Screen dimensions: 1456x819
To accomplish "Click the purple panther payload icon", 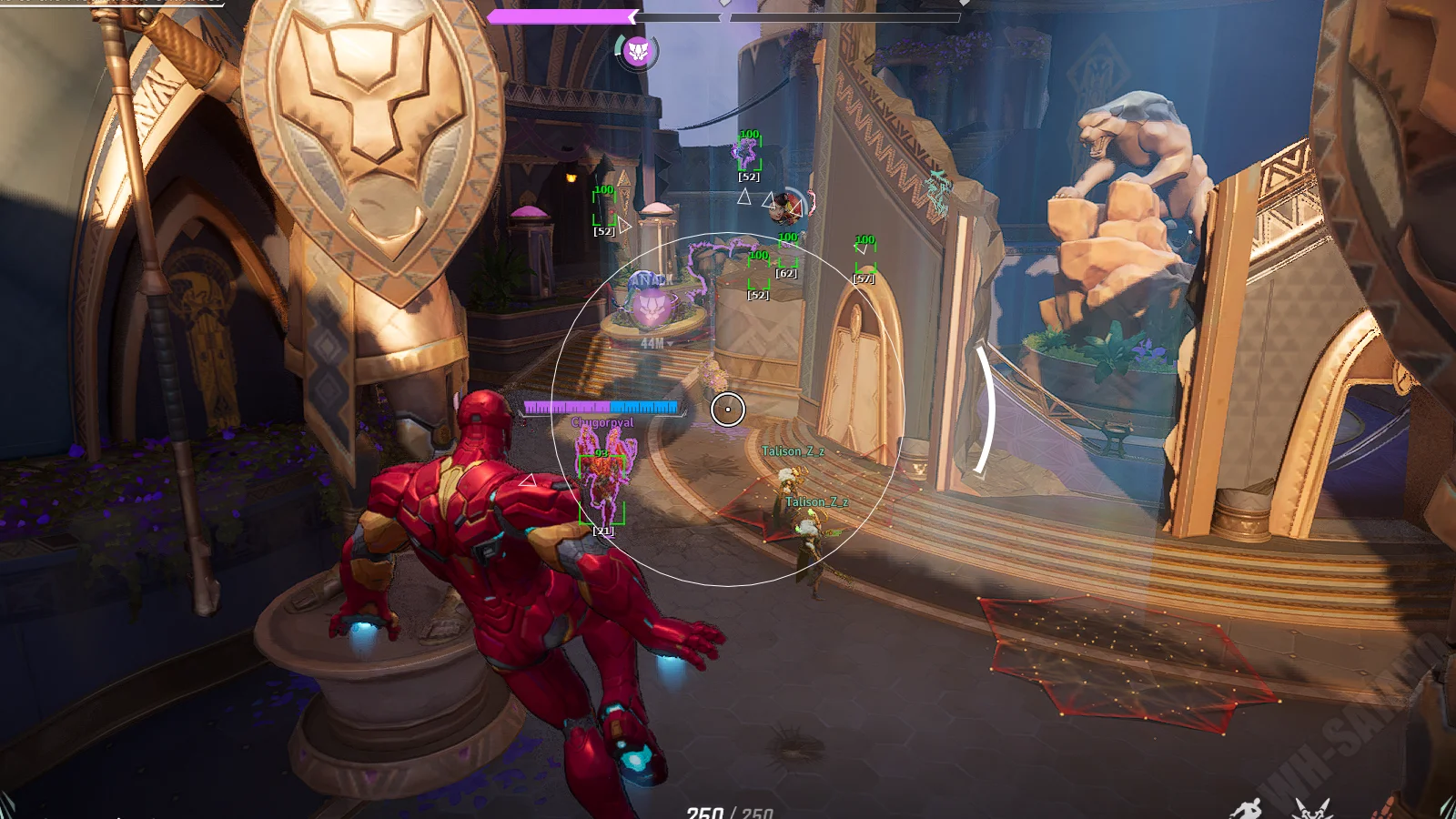I will coord(638,52).
